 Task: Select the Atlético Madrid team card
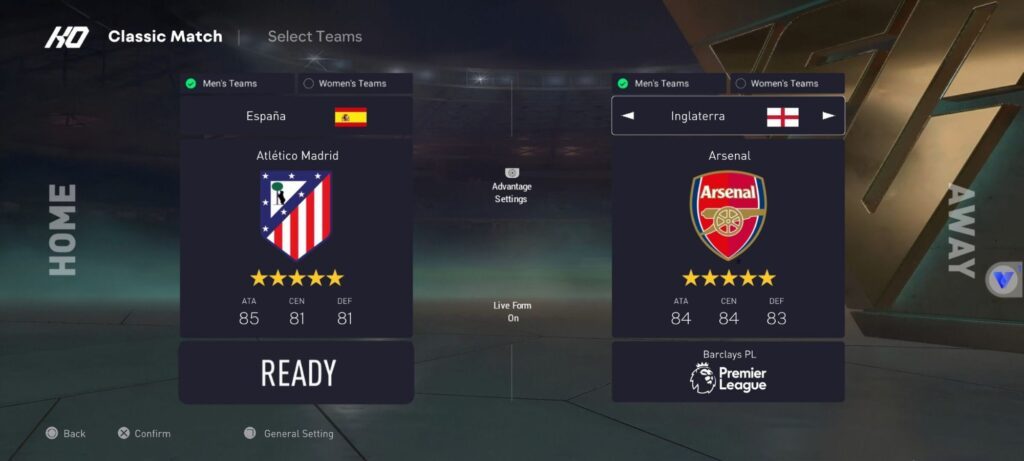(x=296, y=237)
